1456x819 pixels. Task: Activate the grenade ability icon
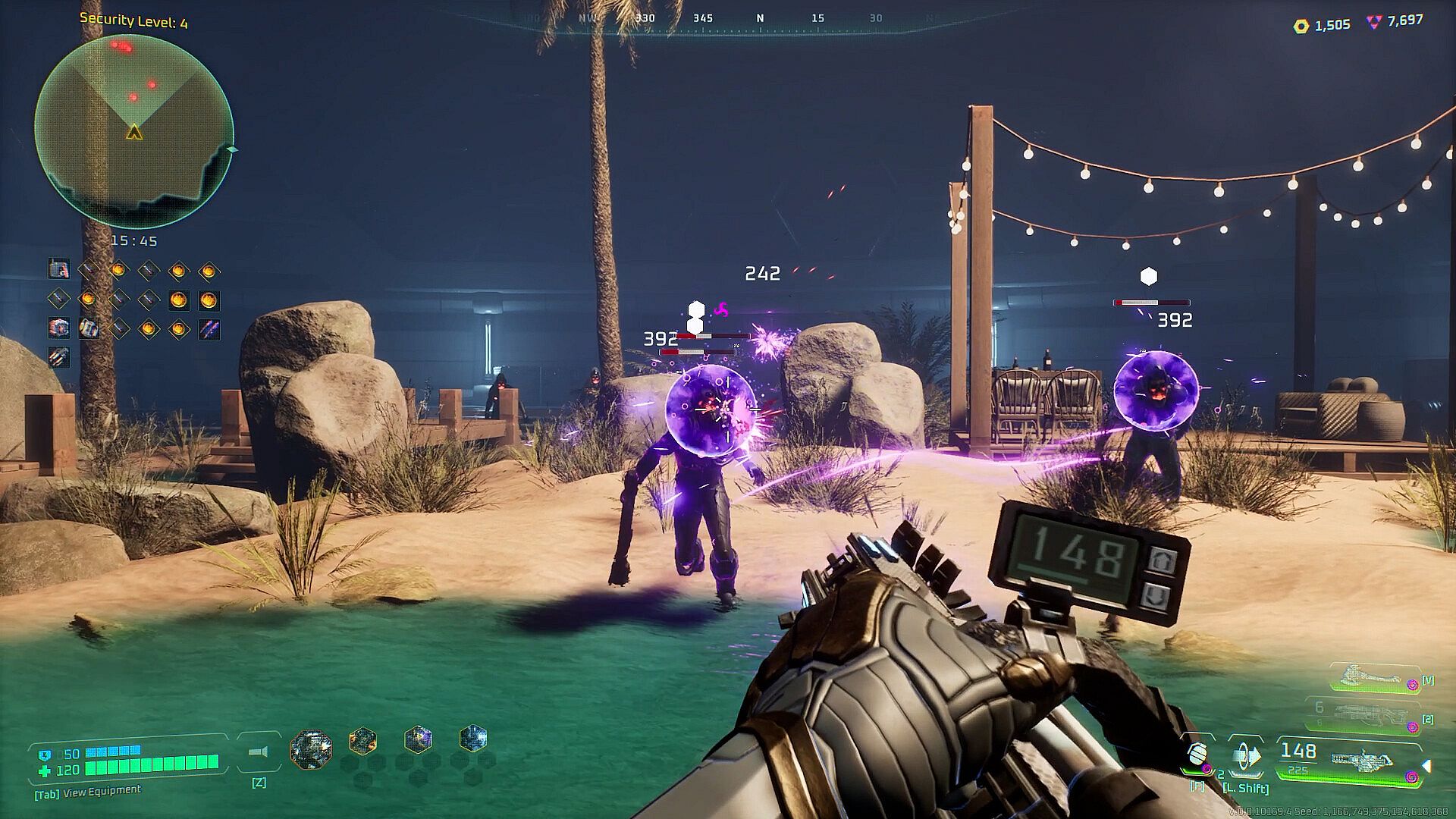click(x=1197, y=754)
